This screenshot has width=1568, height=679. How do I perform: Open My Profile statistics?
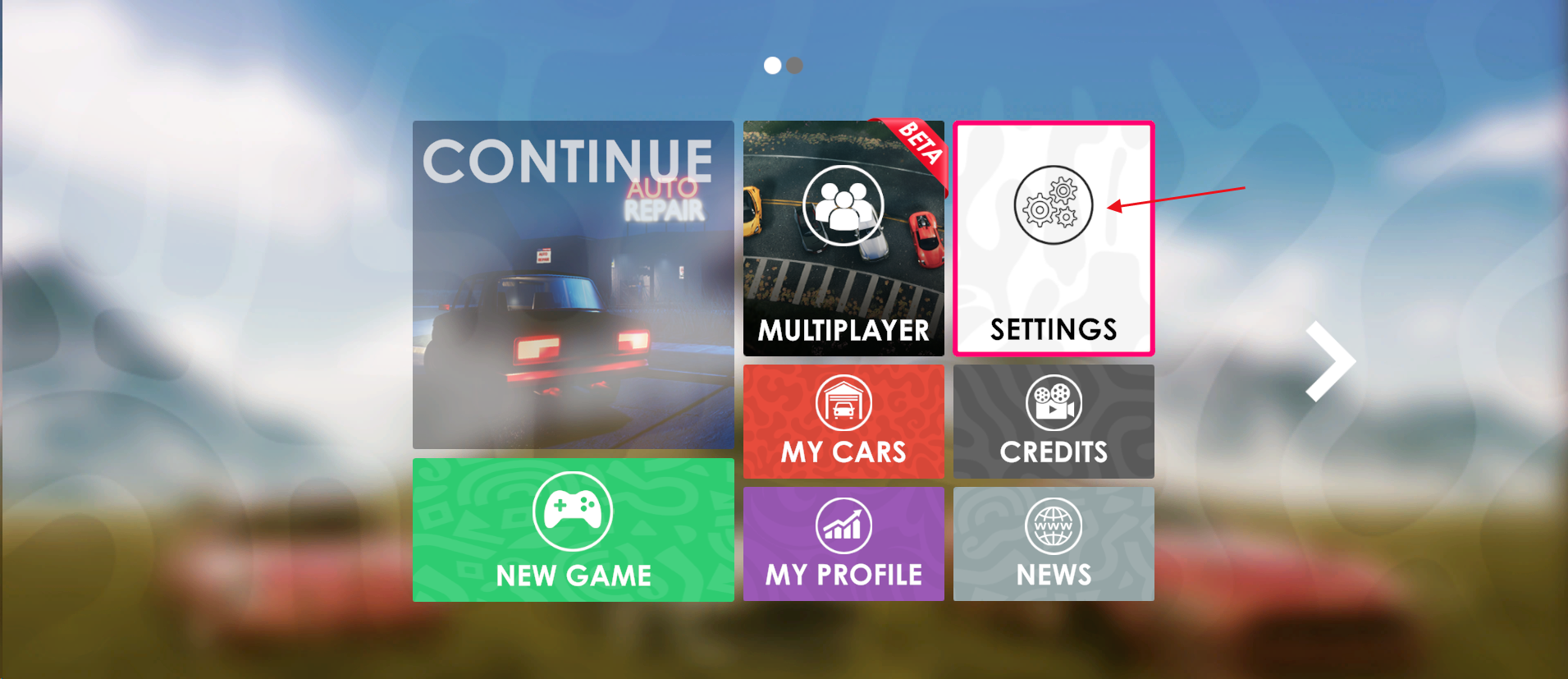(843, 544)
